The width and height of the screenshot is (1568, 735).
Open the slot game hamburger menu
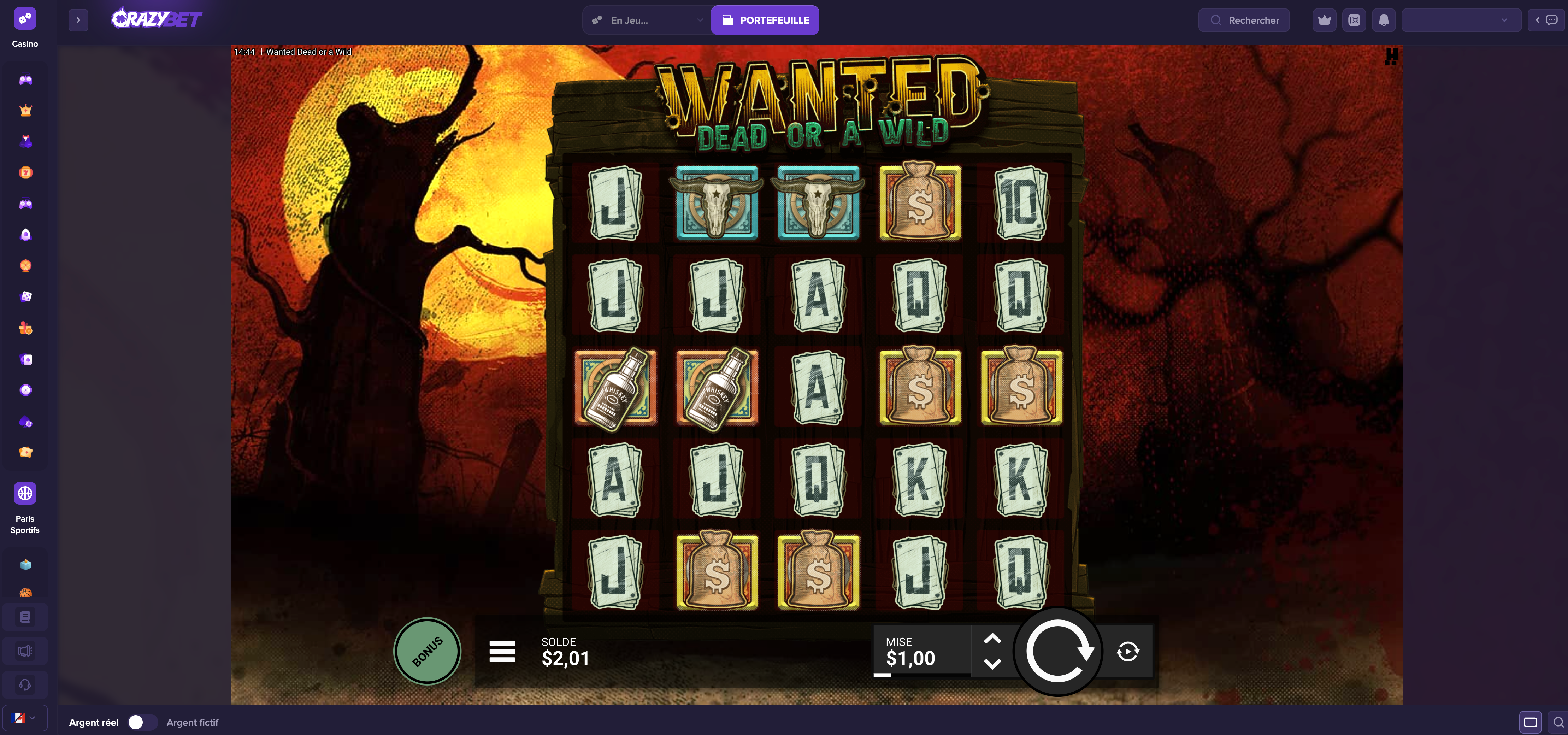pyautogui.click(x=502, y=651)
